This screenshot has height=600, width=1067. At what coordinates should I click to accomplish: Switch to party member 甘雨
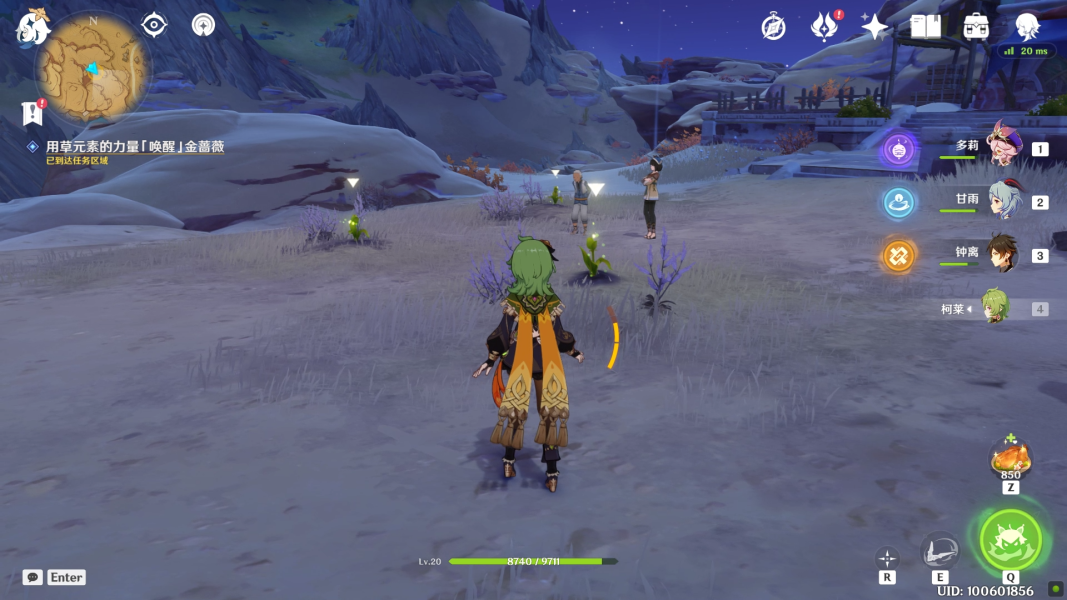click(1004, 200)
